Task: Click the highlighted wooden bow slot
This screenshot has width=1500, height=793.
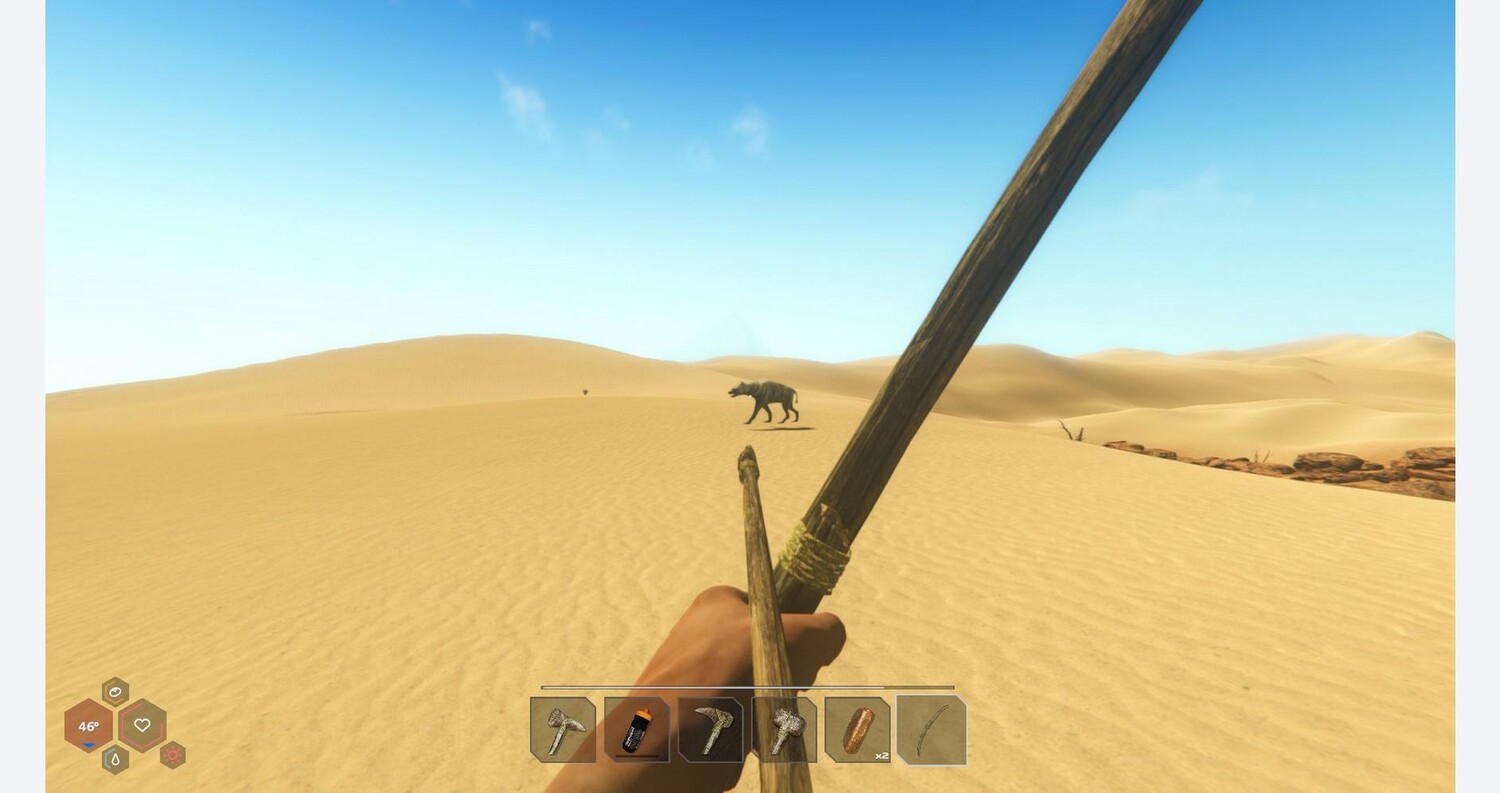Action: [932, 730]
